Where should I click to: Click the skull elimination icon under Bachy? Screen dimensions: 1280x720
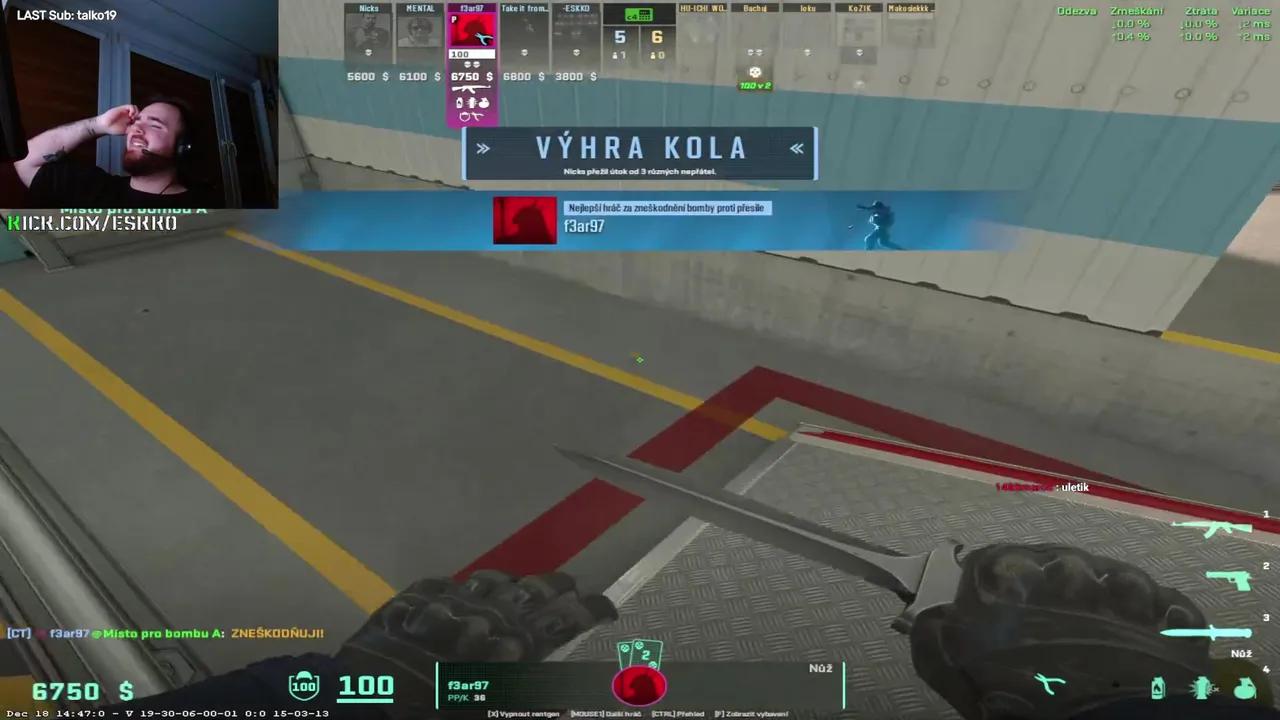coord(755,72)
